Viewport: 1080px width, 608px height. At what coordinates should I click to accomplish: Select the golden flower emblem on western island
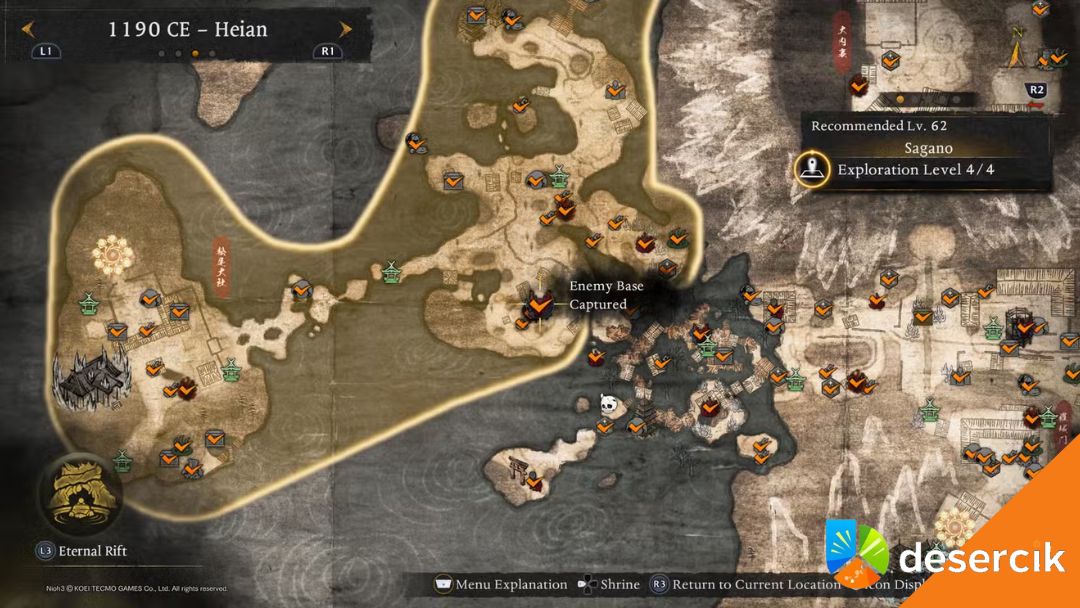tap(112, 256)
